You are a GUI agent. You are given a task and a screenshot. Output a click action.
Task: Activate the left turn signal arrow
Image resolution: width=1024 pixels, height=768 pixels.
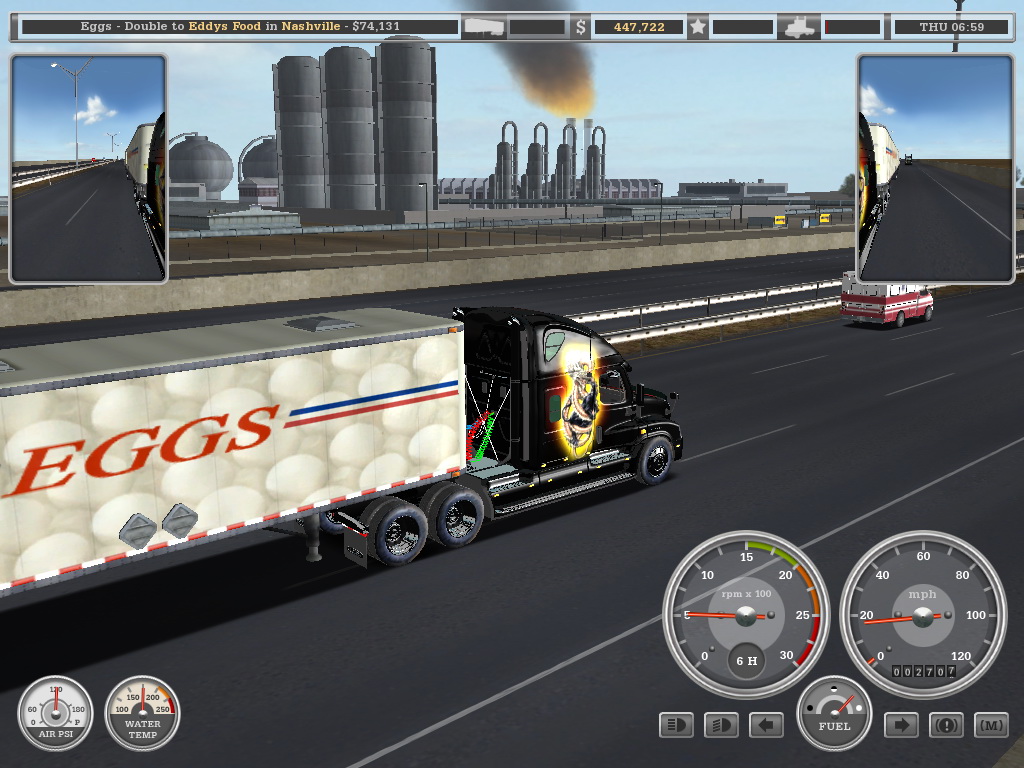(x=767, y=725)
